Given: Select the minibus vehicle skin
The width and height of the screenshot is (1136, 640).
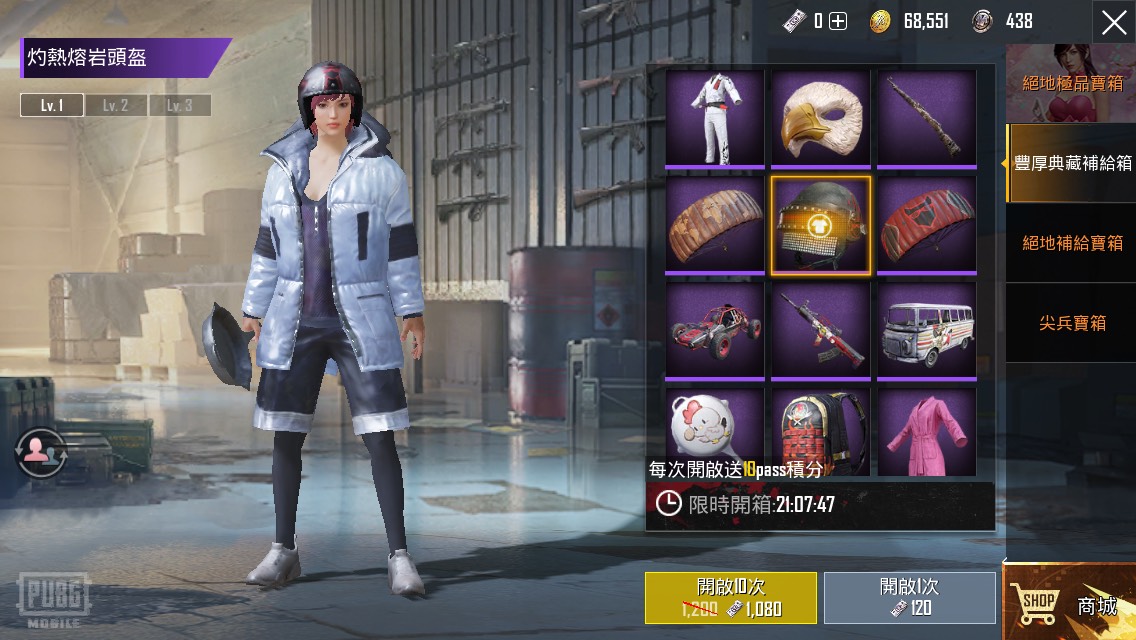Looking at the screenshot, I should point(927,331).
